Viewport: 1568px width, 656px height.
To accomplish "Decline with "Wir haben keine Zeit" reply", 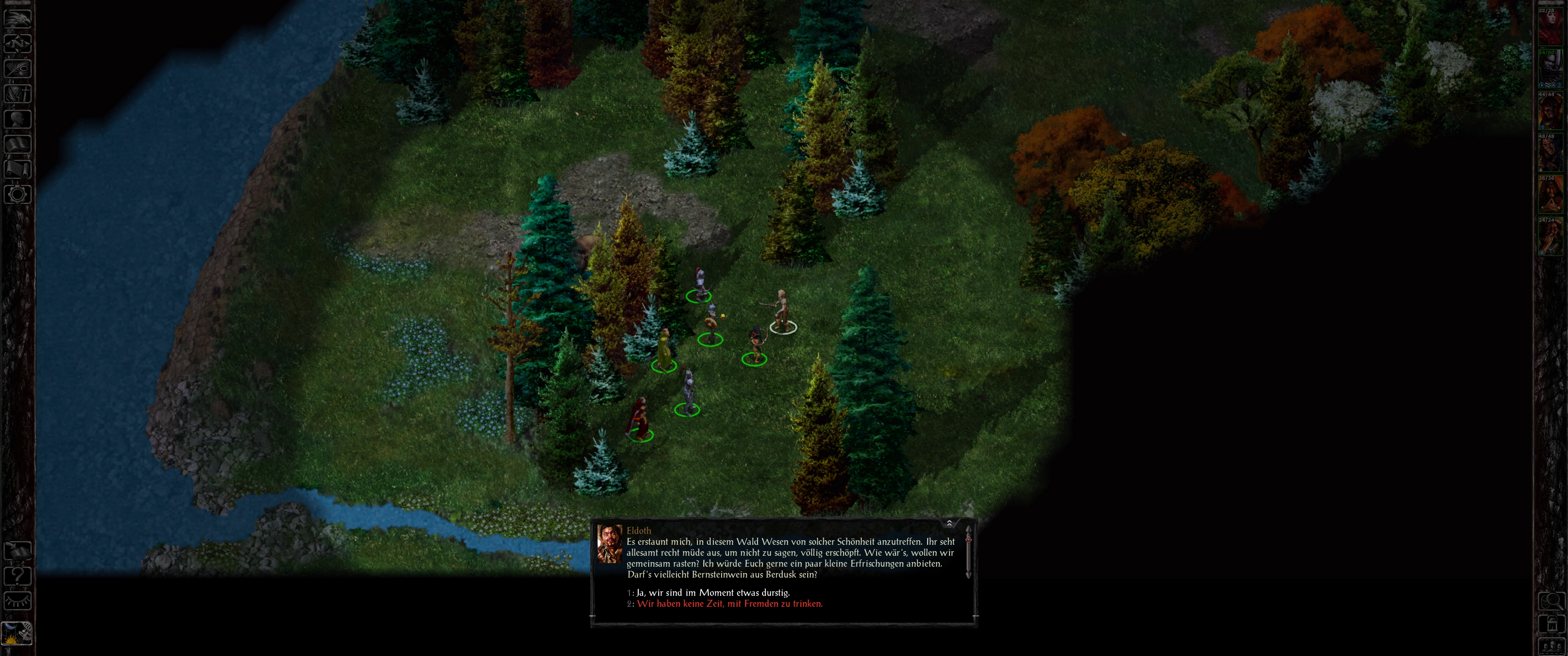I will click(x=729, y=604).
